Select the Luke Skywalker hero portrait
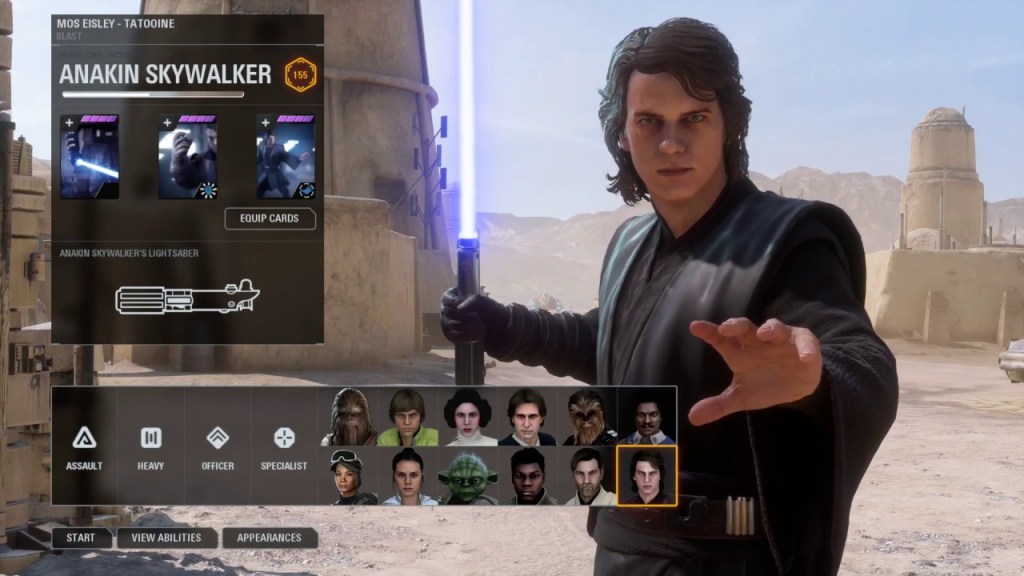Image resolution: width=1024 pixels, height=576 pixels. click(407, 417)
